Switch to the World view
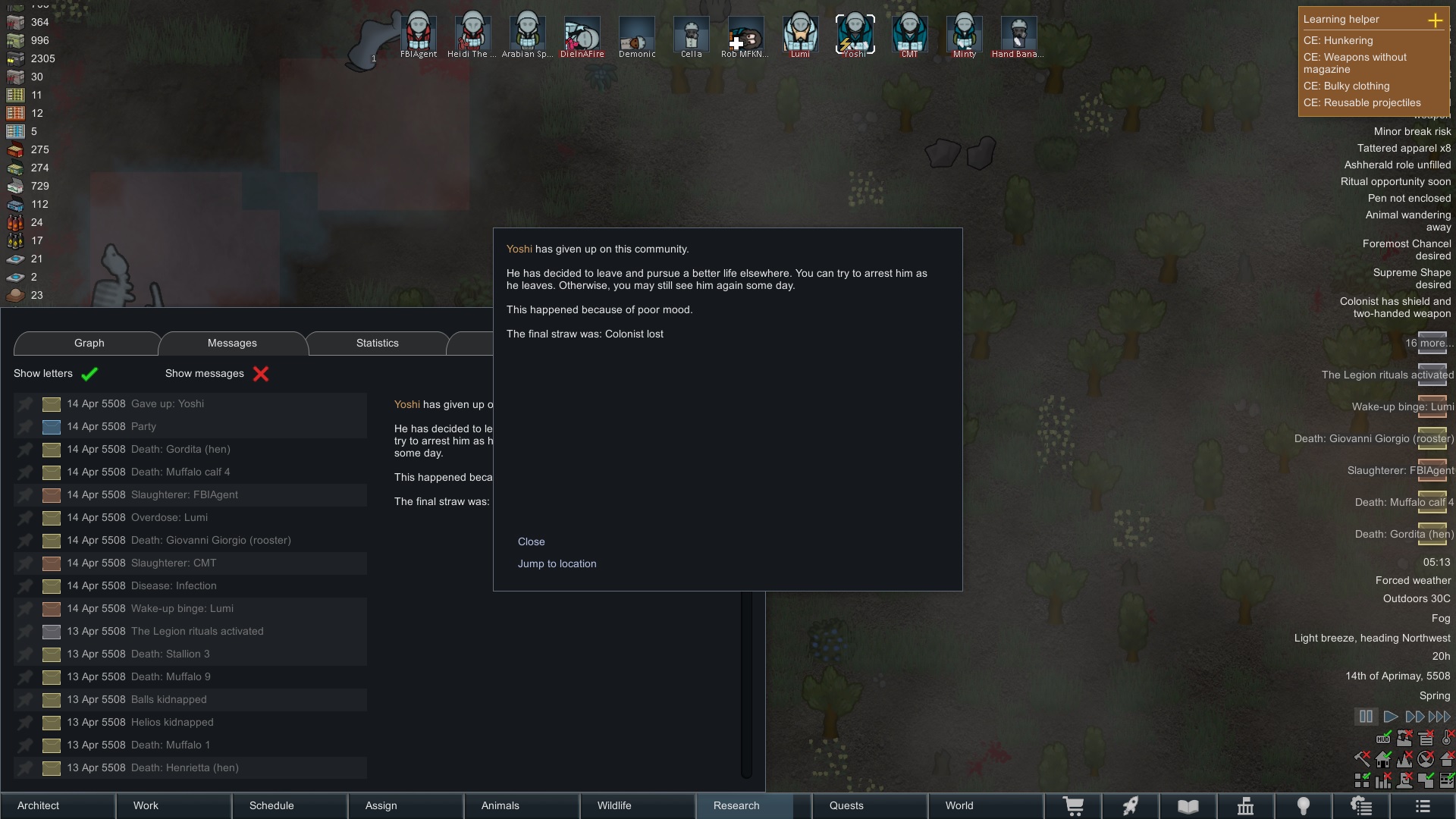 tap(959, 805)
